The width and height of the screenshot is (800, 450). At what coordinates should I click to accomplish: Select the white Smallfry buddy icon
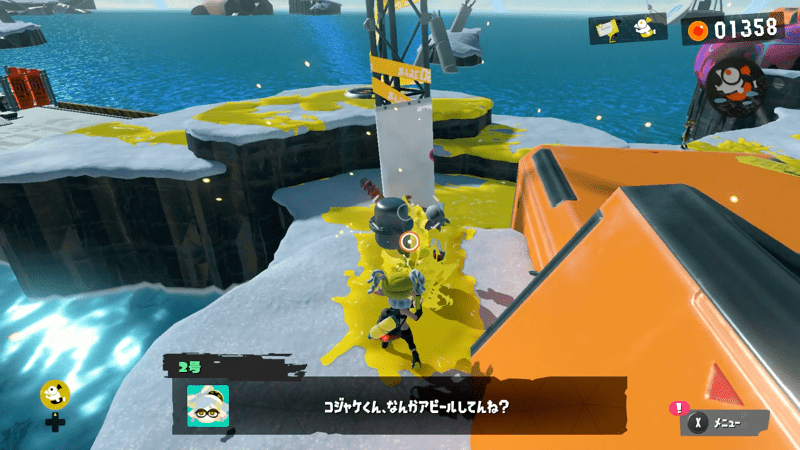tap(647, 29)
